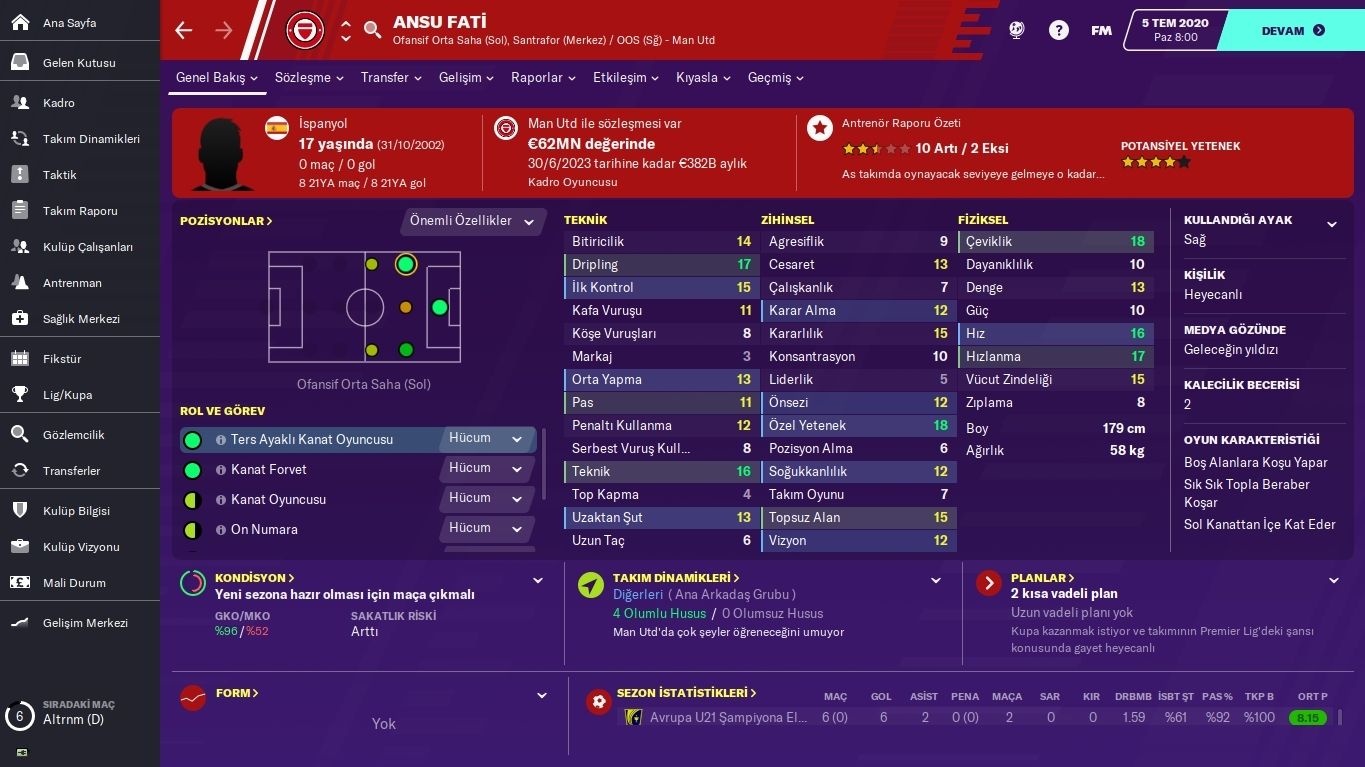Open Gelen Kutusu inbox
Image resolution: width=1365 pixels, height=767 pixels.
[x=79, y=63]
